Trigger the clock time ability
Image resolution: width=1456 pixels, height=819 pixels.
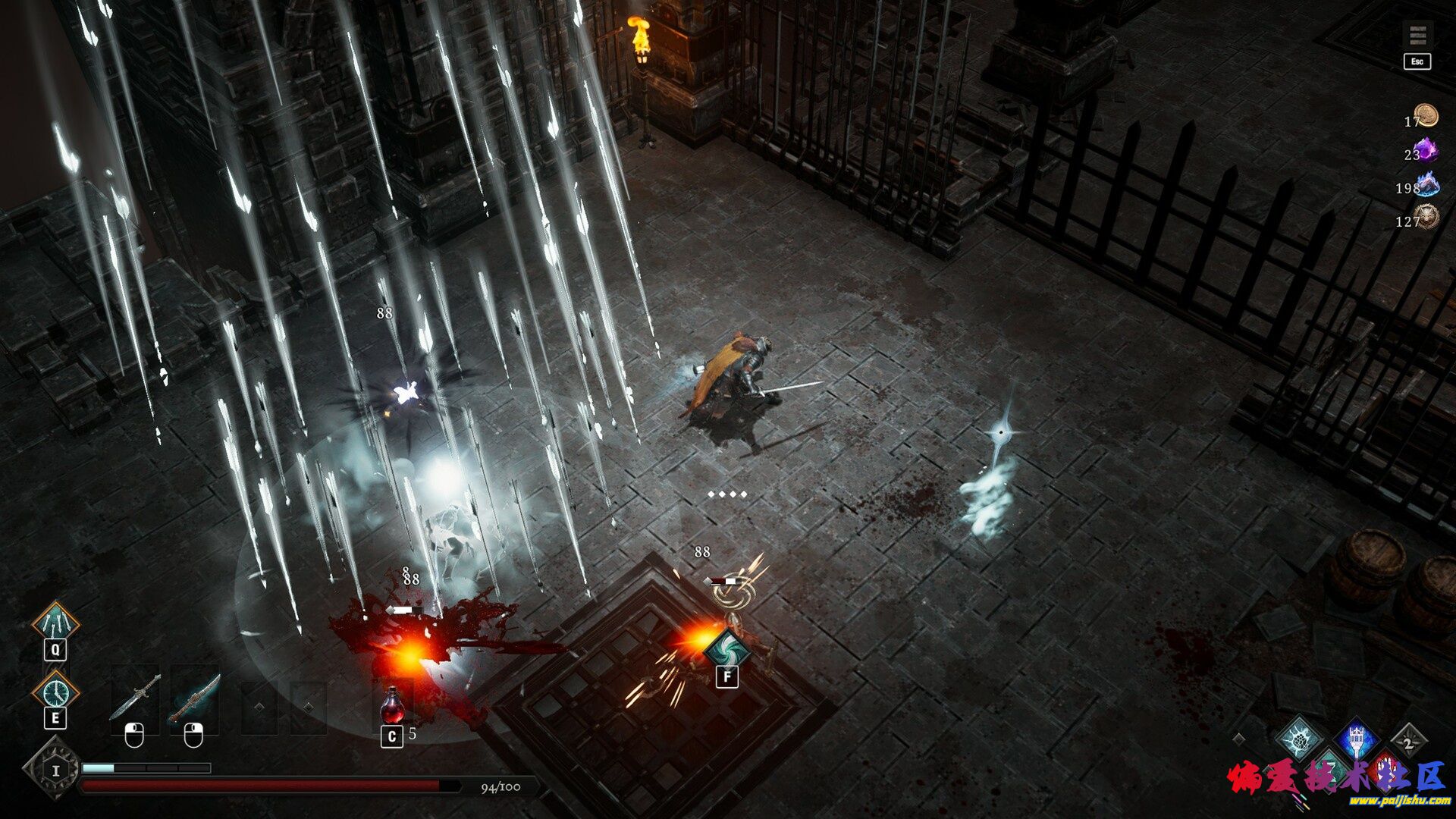point(55,692)
